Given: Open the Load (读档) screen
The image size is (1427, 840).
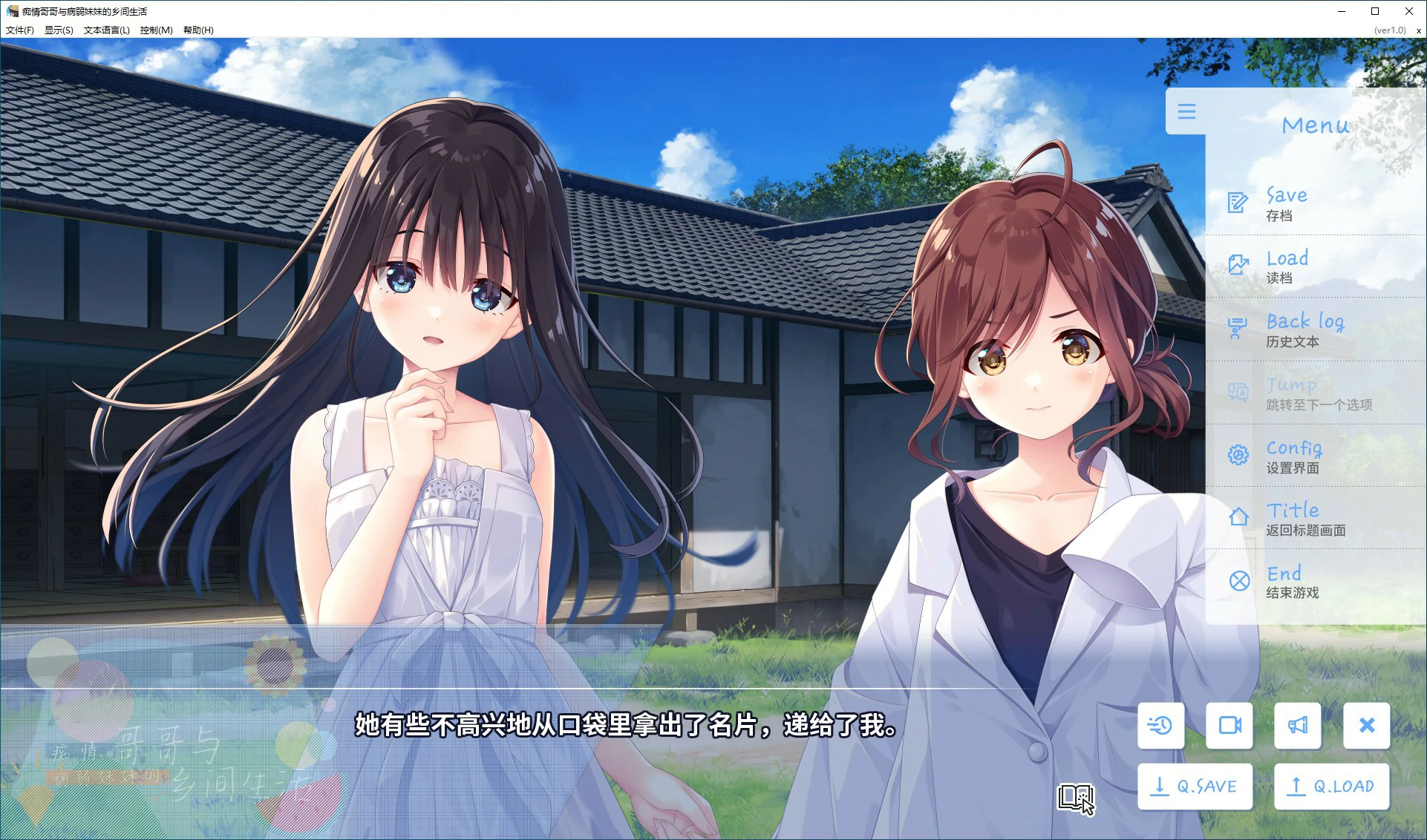Looking at the screenshot, I should point(1286,265).
